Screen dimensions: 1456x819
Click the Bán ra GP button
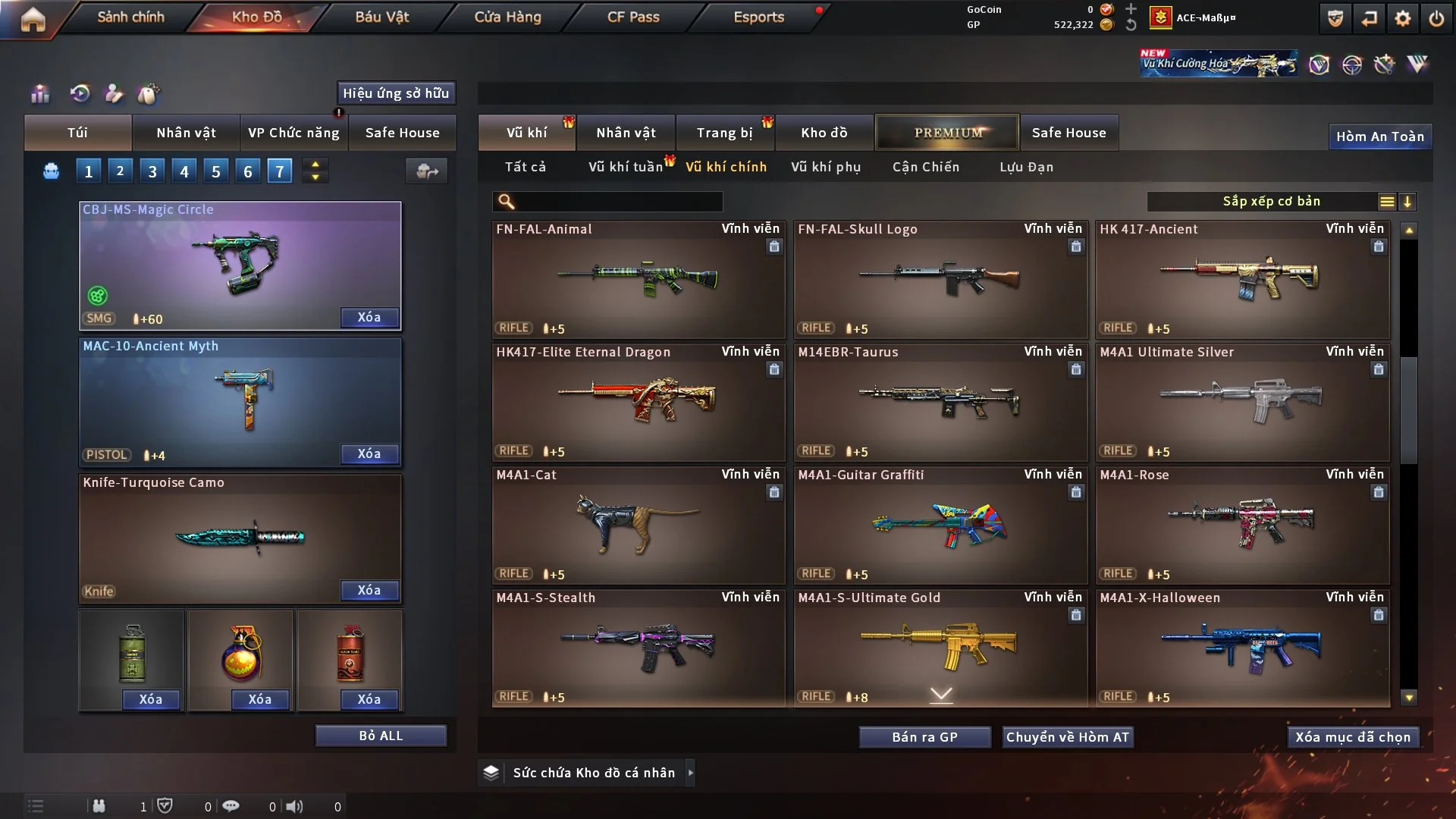[x=924, y=737]
